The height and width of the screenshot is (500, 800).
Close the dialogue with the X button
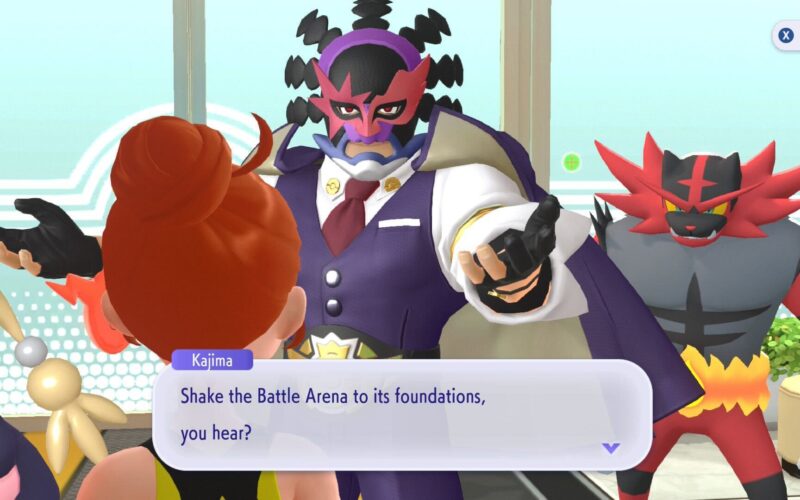[787, 36]
